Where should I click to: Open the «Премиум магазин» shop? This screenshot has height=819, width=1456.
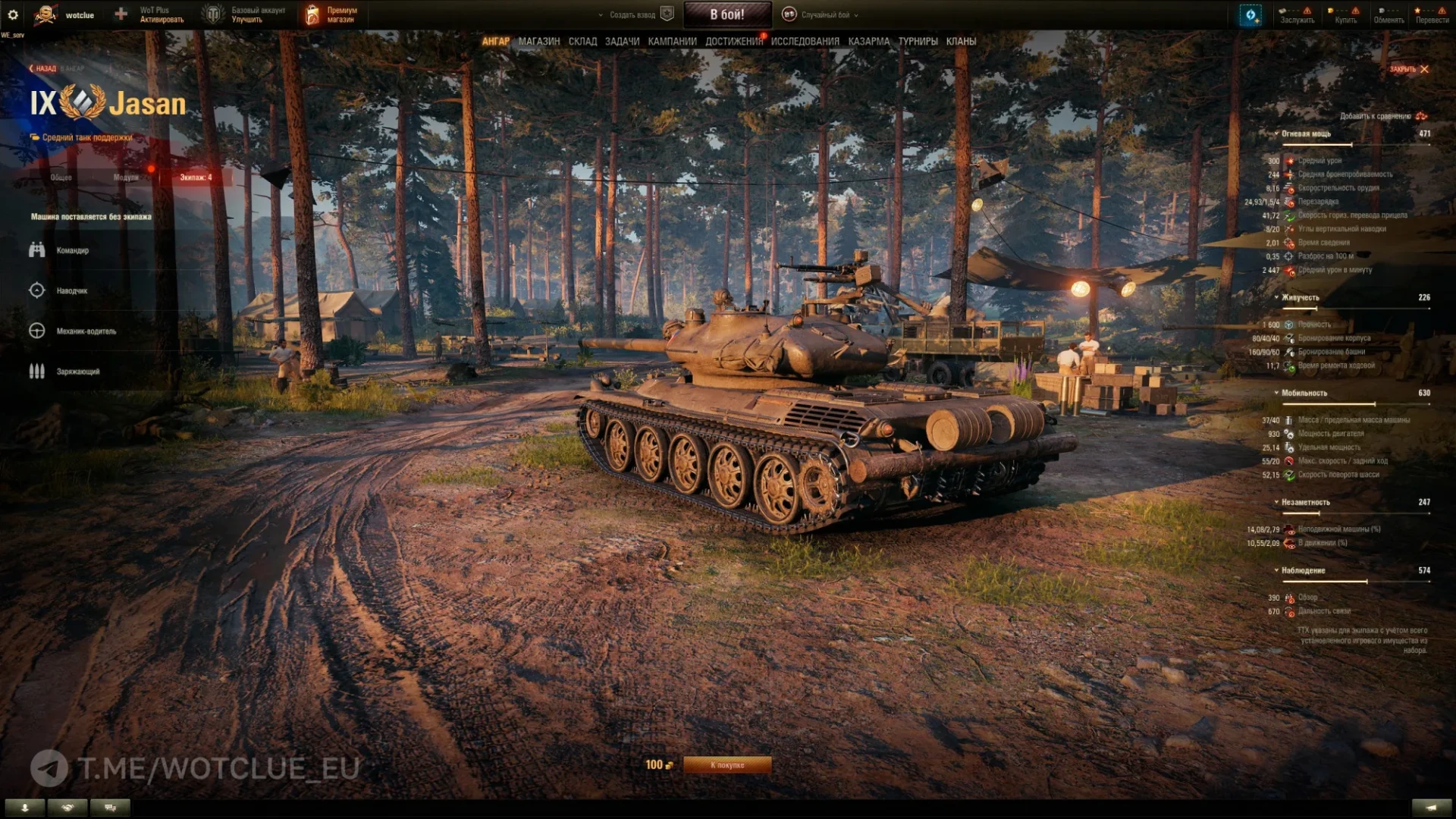[331, 14]
